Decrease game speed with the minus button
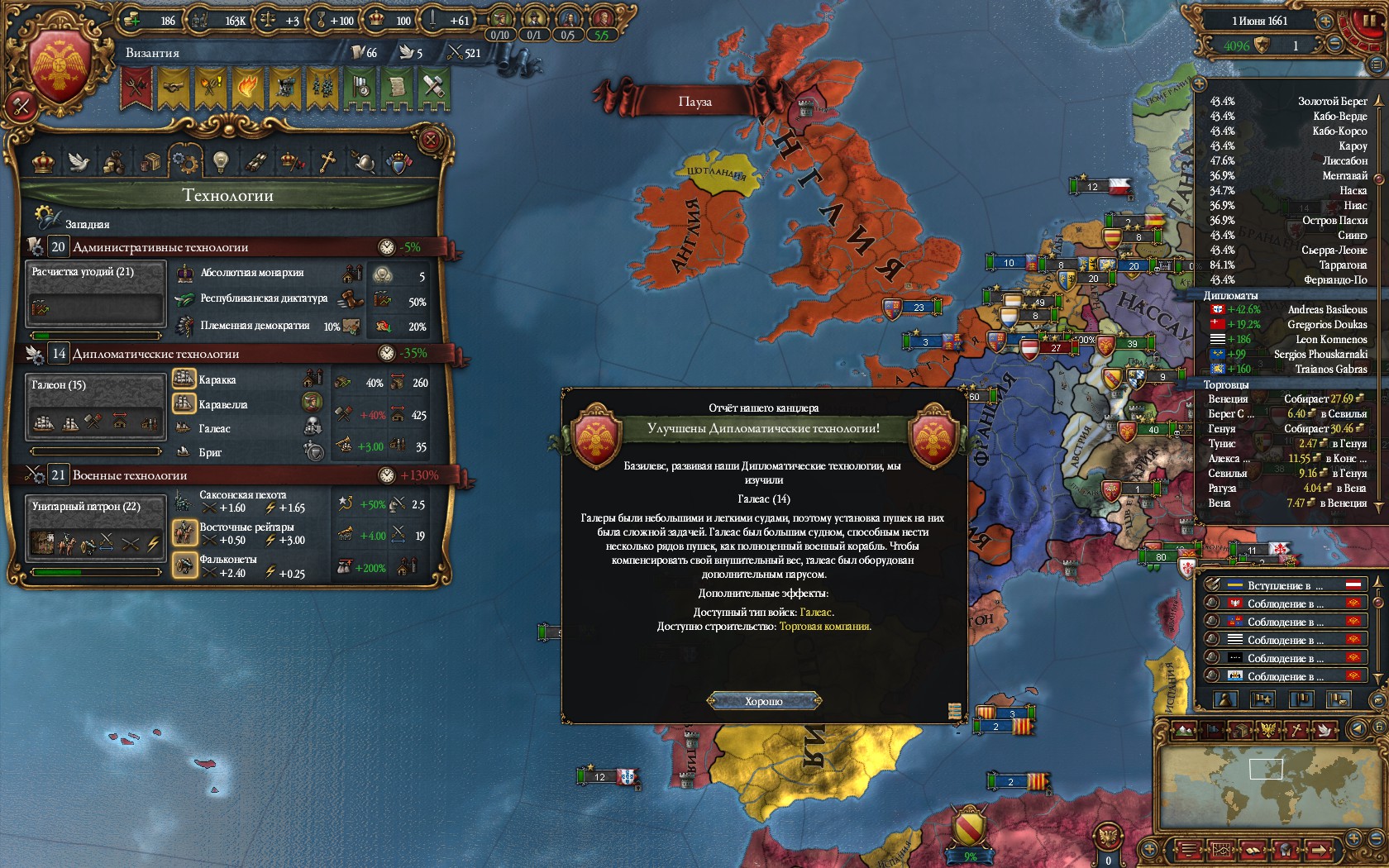This screenshot has width=1389, height=868. pyautogui.click(x=1334, y=45)
